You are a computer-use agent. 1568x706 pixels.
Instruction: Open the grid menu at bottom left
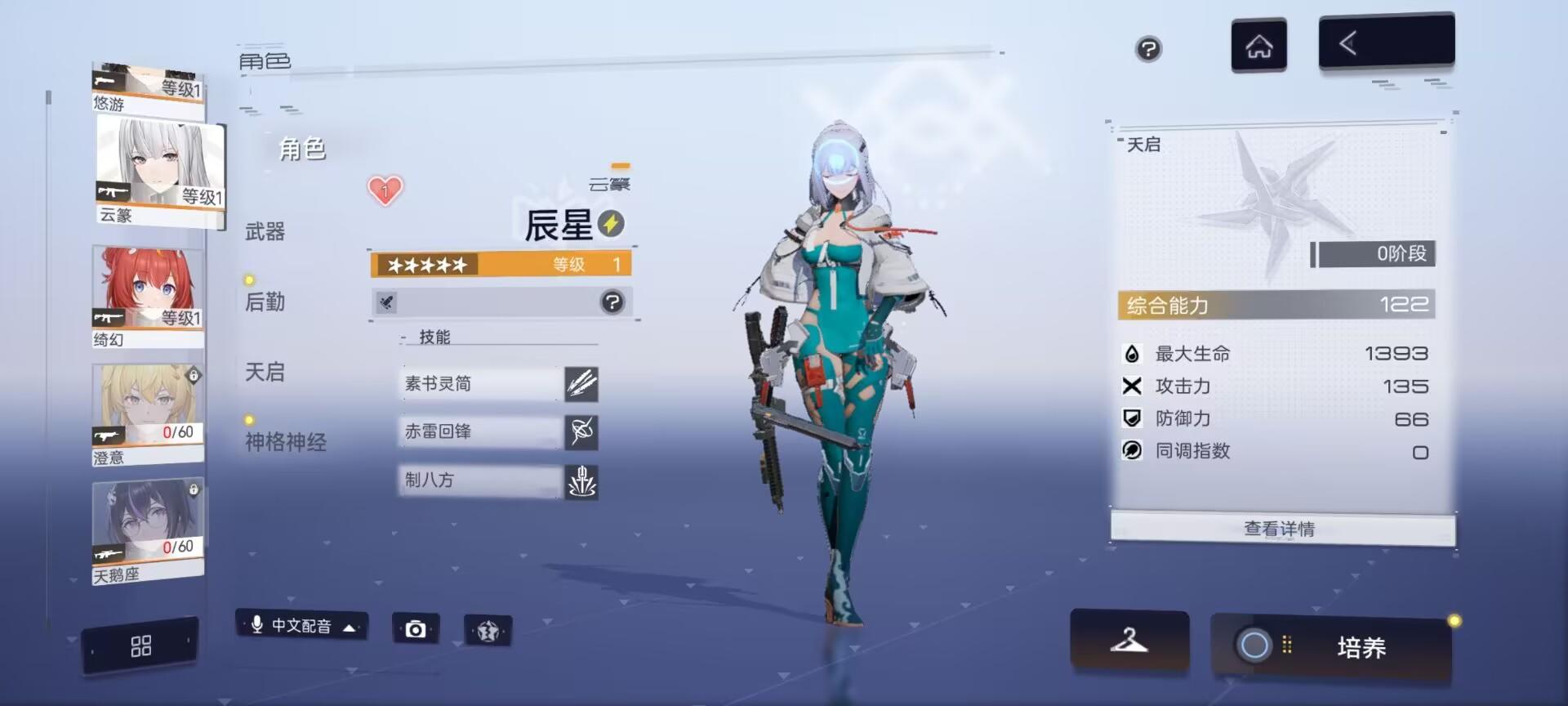(x=140, y=645)
